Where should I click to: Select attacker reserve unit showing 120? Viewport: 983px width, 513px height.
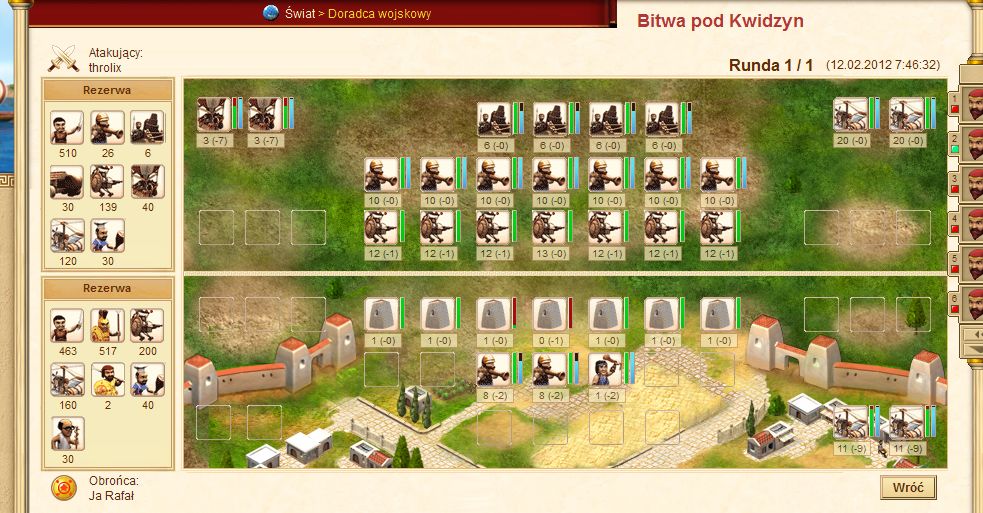click(x=68, y=236)
